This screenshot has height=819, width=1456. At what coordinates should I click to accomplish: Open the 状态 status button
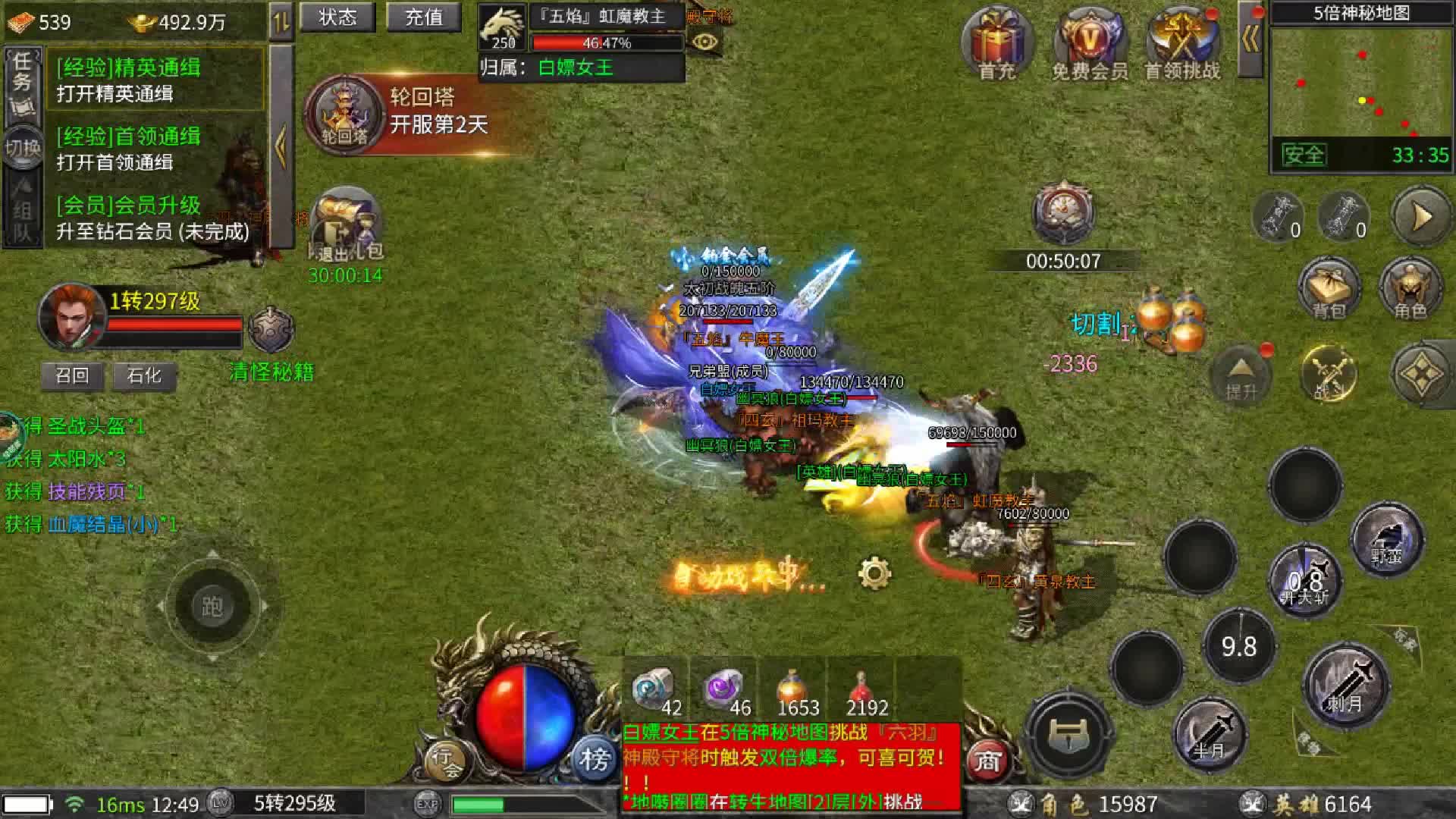pyautogui.click(x=337, y=17)
